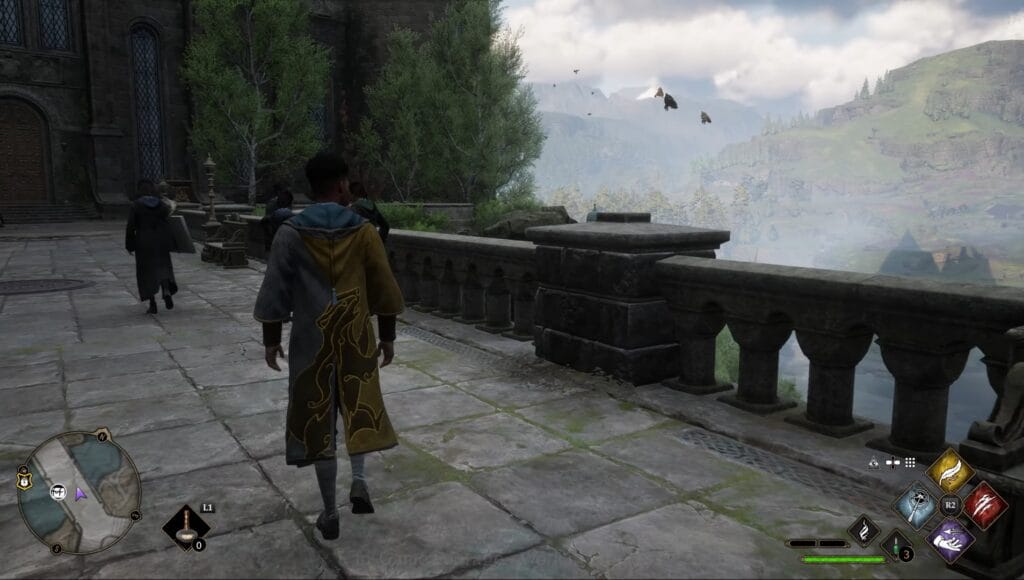Viewport: 1024px width, 580px height.
Task: Cast the purple hand pulling spell
Action: [949, 539]
